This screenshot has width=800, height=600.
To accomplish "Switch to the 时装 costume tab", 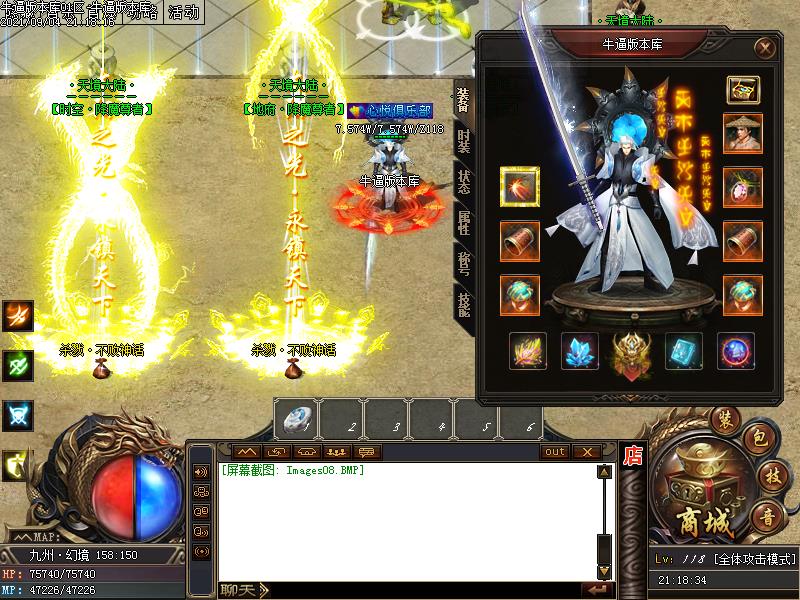I will coord(463,141).
